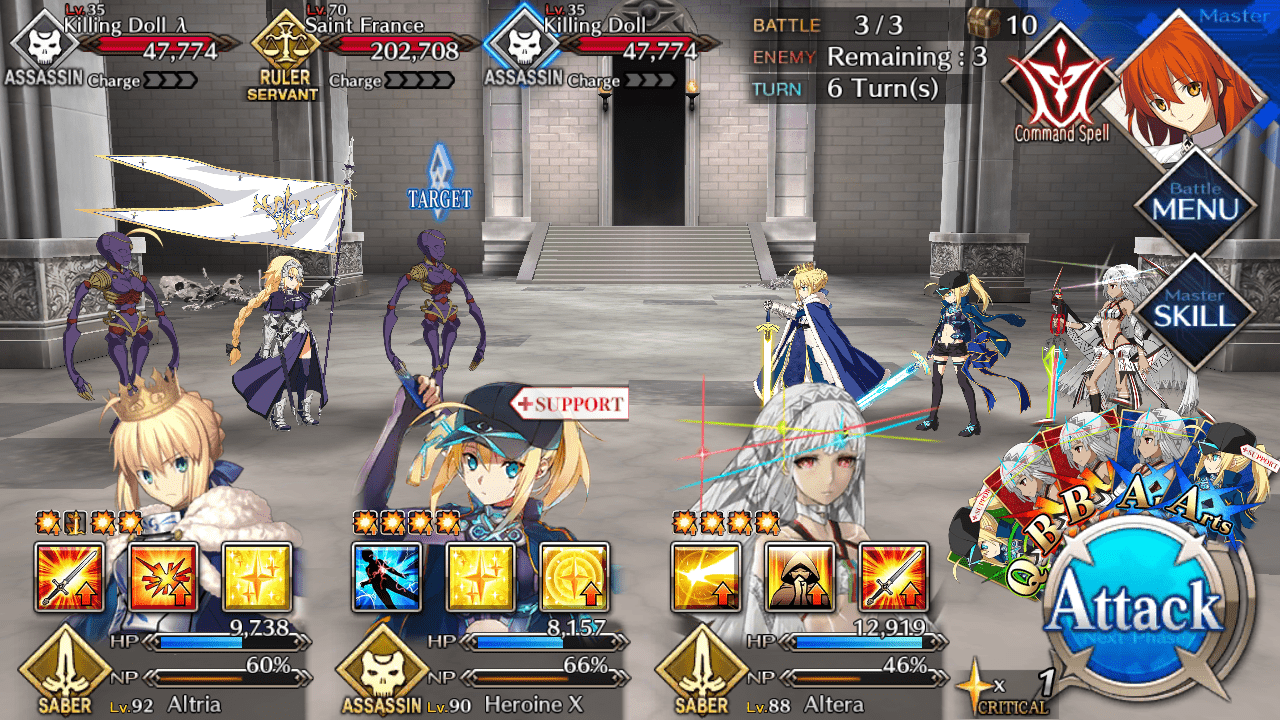Image resolution: width=1280 pixels, height=720 pixels.
Task: Use Altria's sword attack-up skill
Action: click(69, 577)
